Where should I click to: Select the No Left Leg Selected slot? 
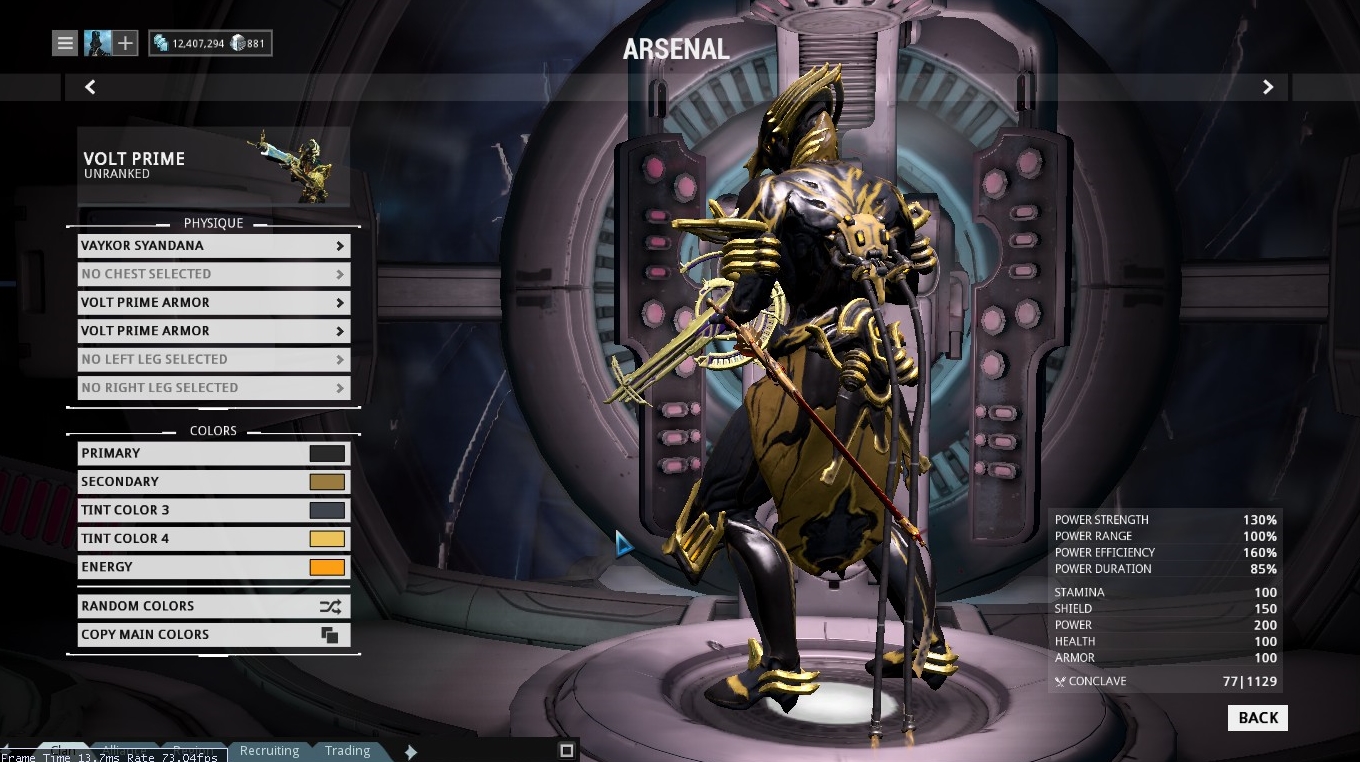click(x=214, y=359)
